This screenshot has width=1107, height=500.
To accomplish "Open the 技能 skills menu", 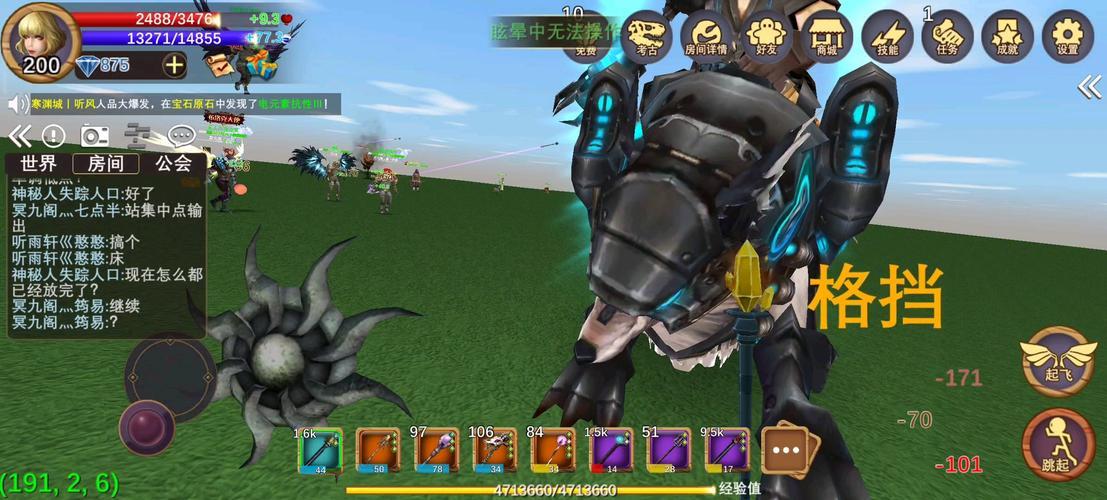I will [887, 36].
